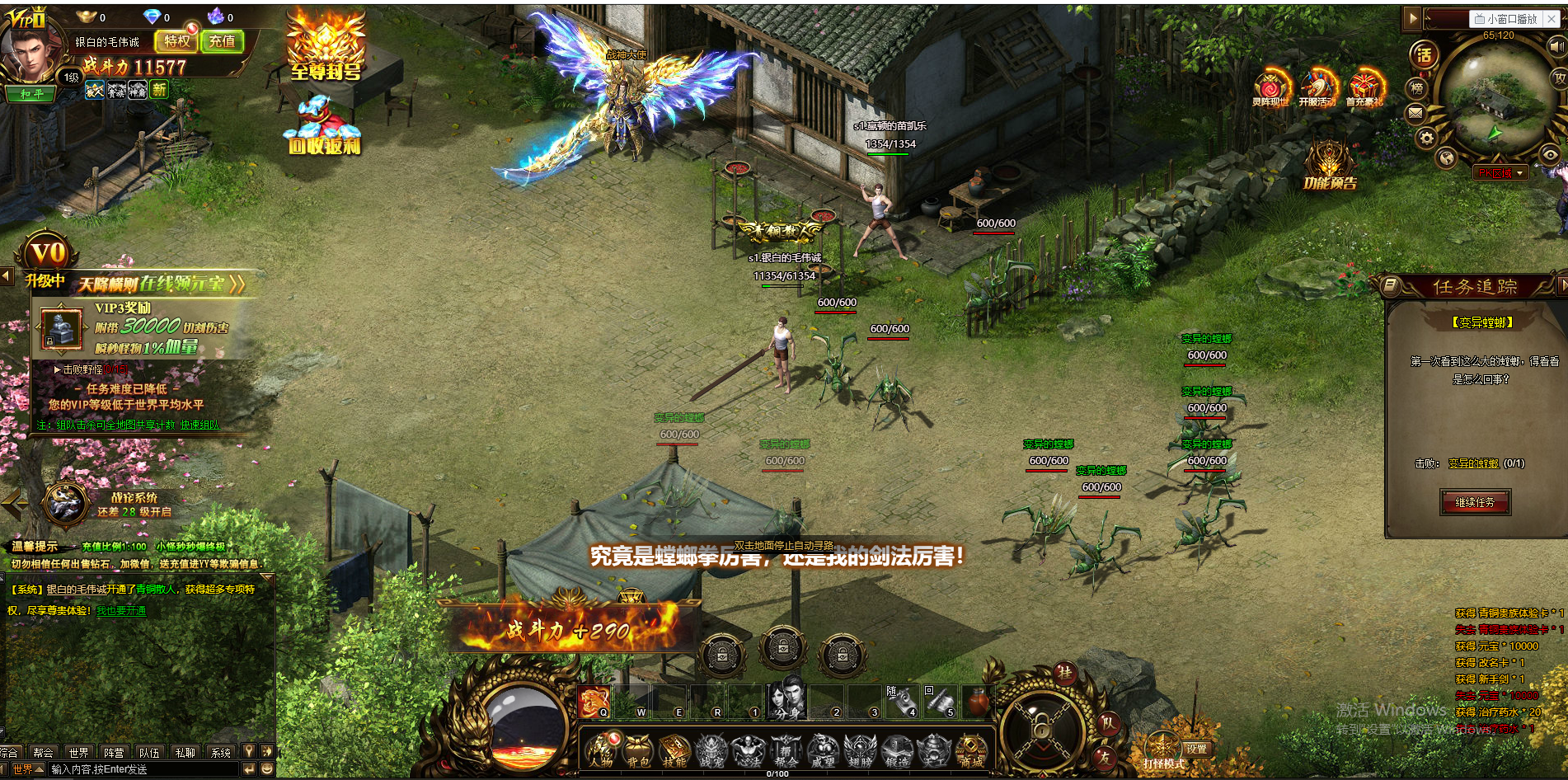Toggle the sound speaker button
Viewport: 1568px width, 780px height.
click(x=1556, y=47)
